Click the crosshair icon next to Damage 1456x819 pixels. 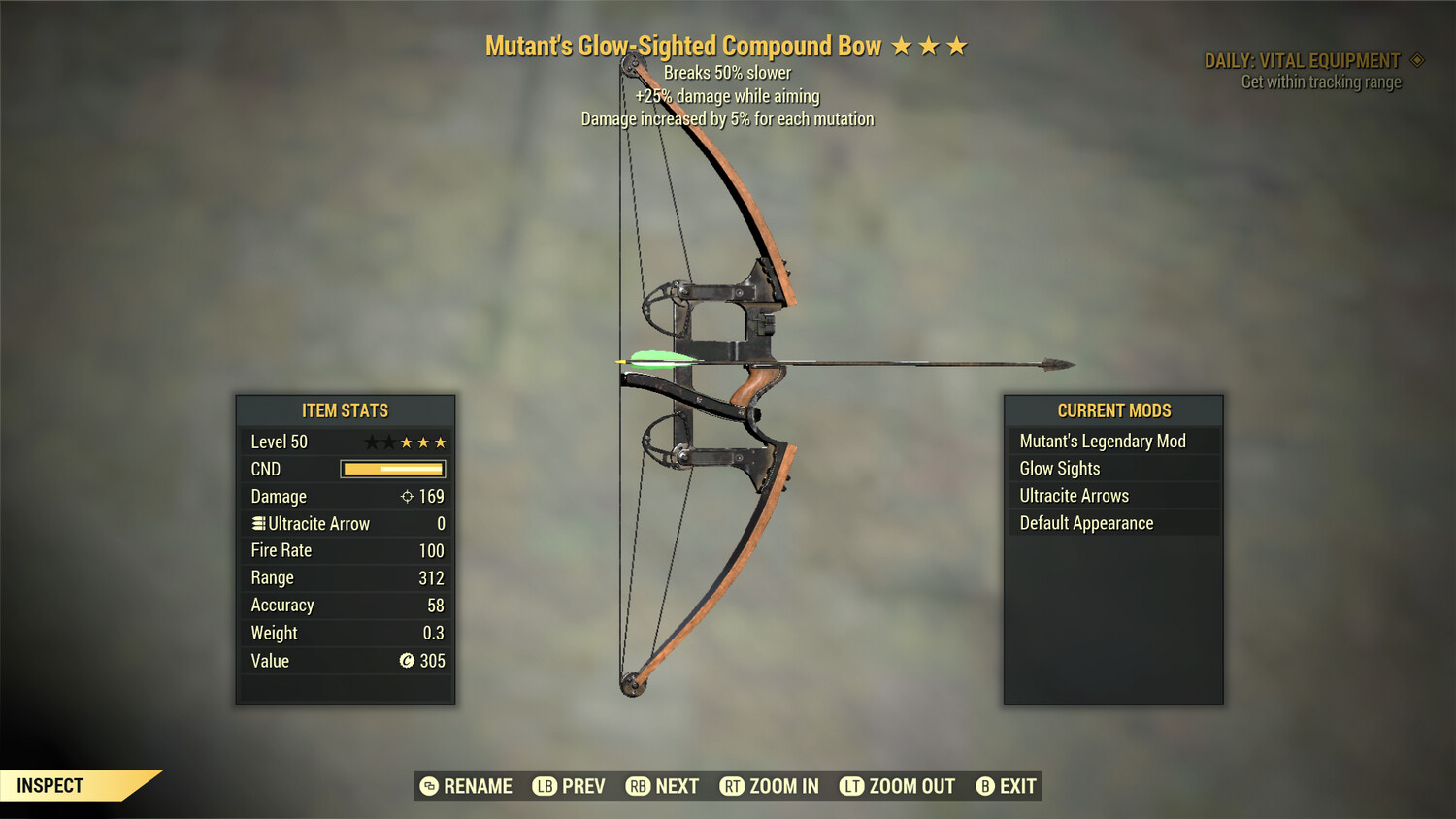[x=406, y=496]
